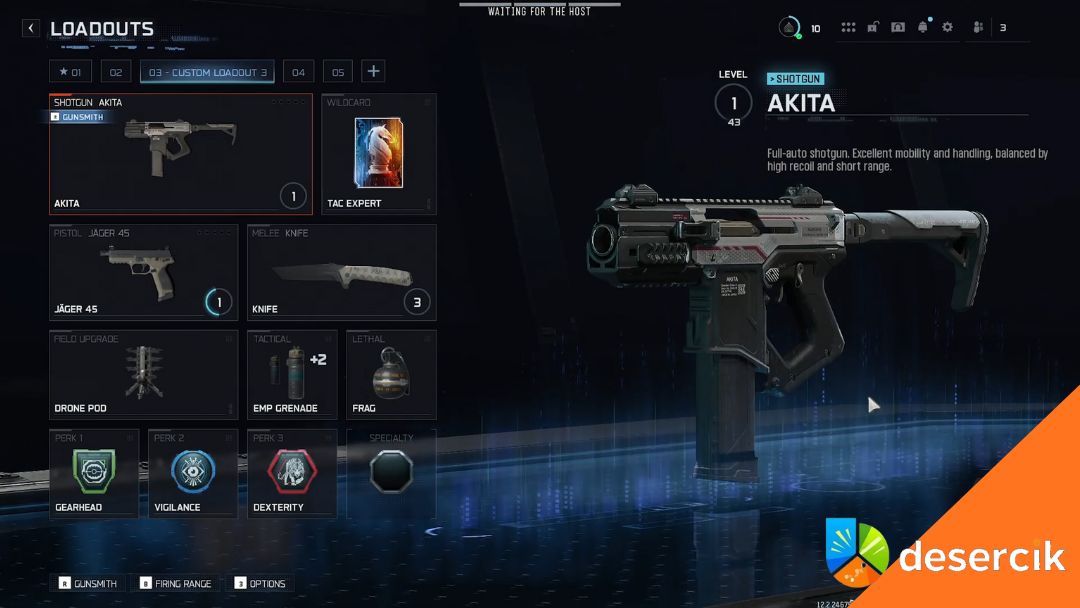1080x608 pixels.
Task: Open the Tac Expert wildcard slot
Action: tap(378, 154)
